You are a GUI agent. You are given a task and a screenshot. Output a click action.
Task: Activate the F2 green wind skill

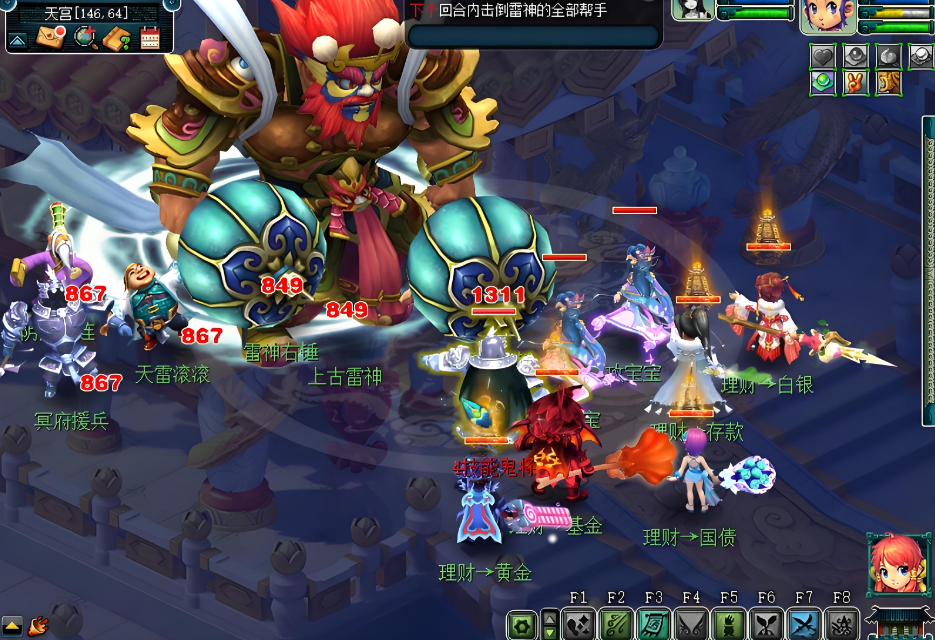[x=616, y=624]
